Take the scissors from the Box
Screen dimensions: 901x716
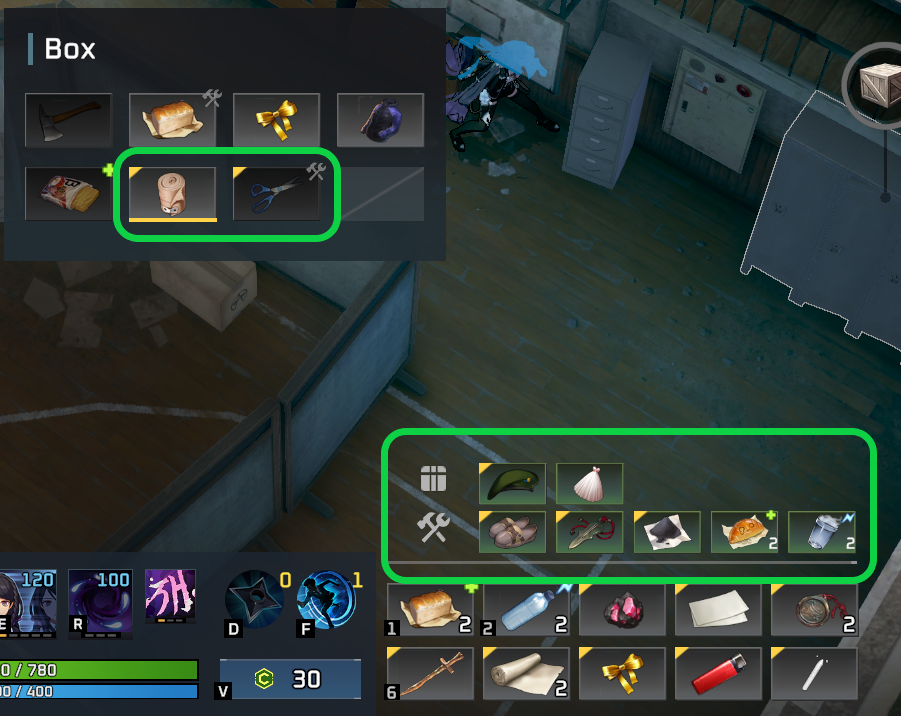(x=276, y=193)
